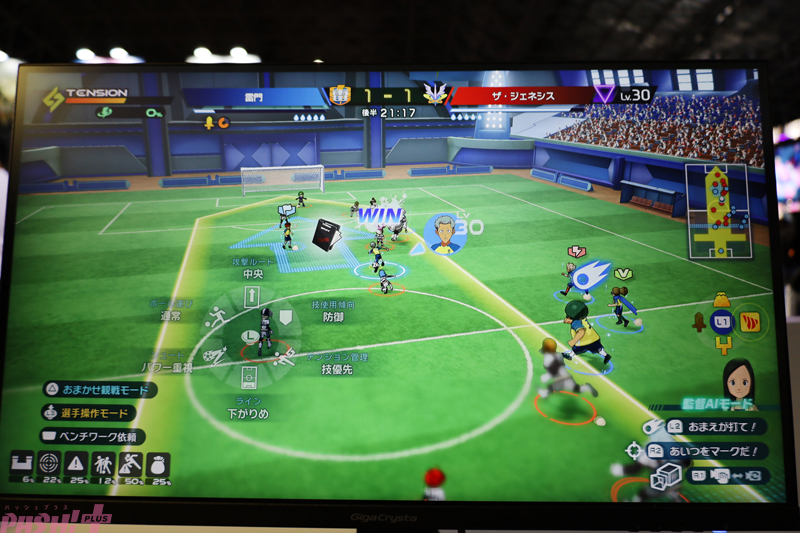Select the yellow heat command icon
The image size is (800, 533).
pyautogui.click(x=748, y=321)
